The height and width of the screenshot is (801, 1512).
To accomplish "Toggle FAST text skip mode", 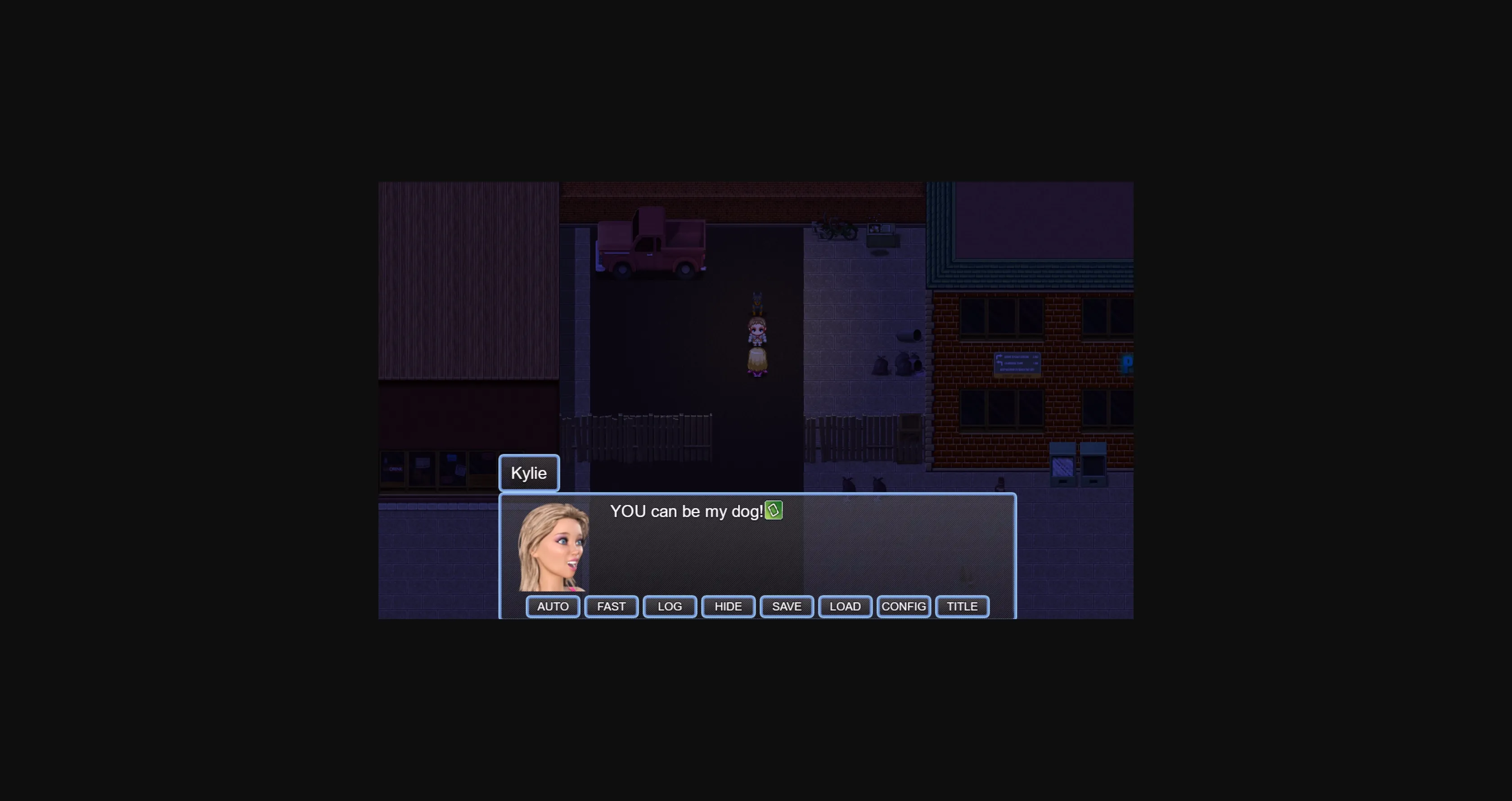I will (x=611, y=606).
